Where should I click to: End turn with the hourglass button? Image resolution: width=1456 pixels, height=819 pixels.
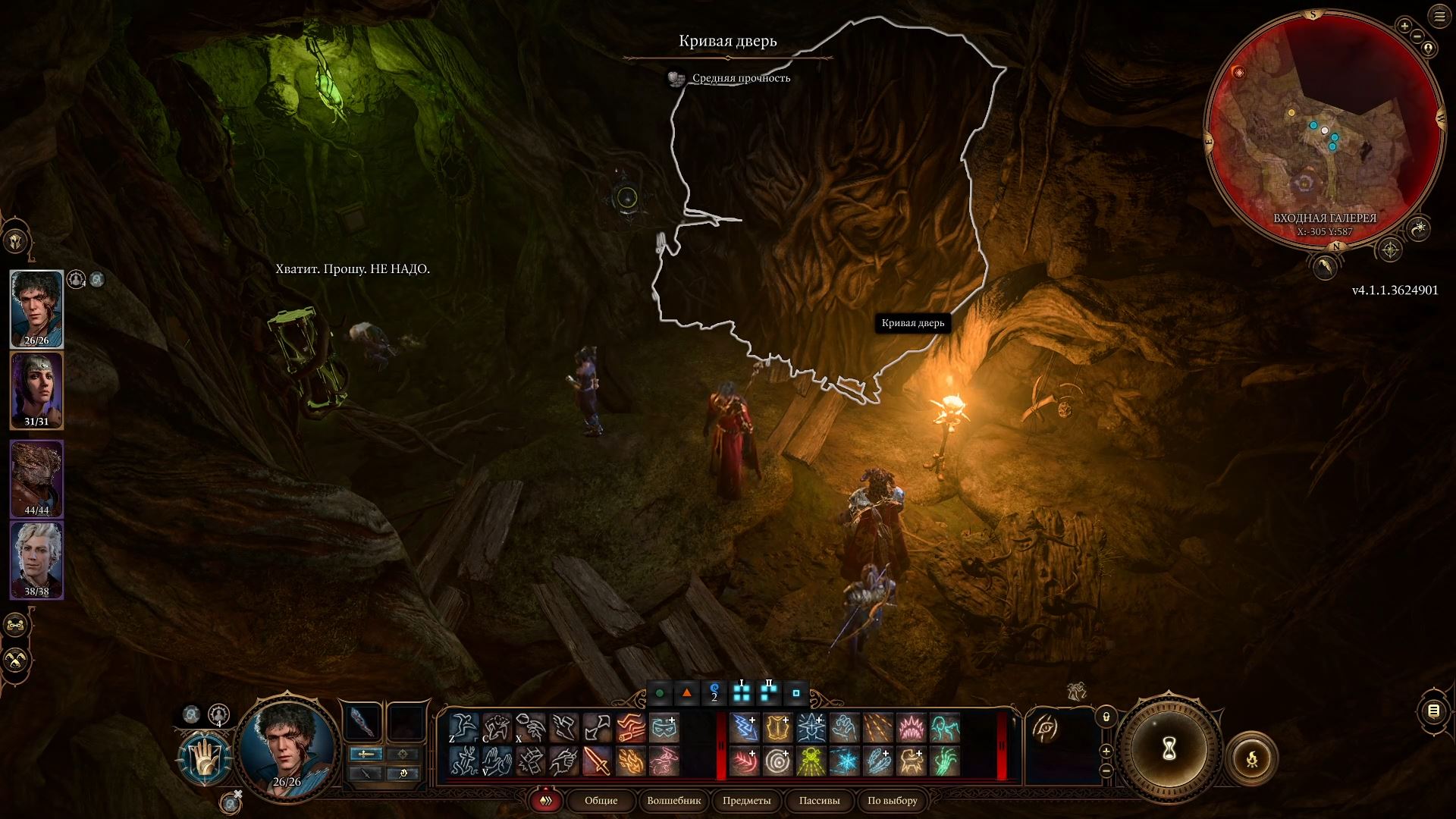tap(1169, 749)
